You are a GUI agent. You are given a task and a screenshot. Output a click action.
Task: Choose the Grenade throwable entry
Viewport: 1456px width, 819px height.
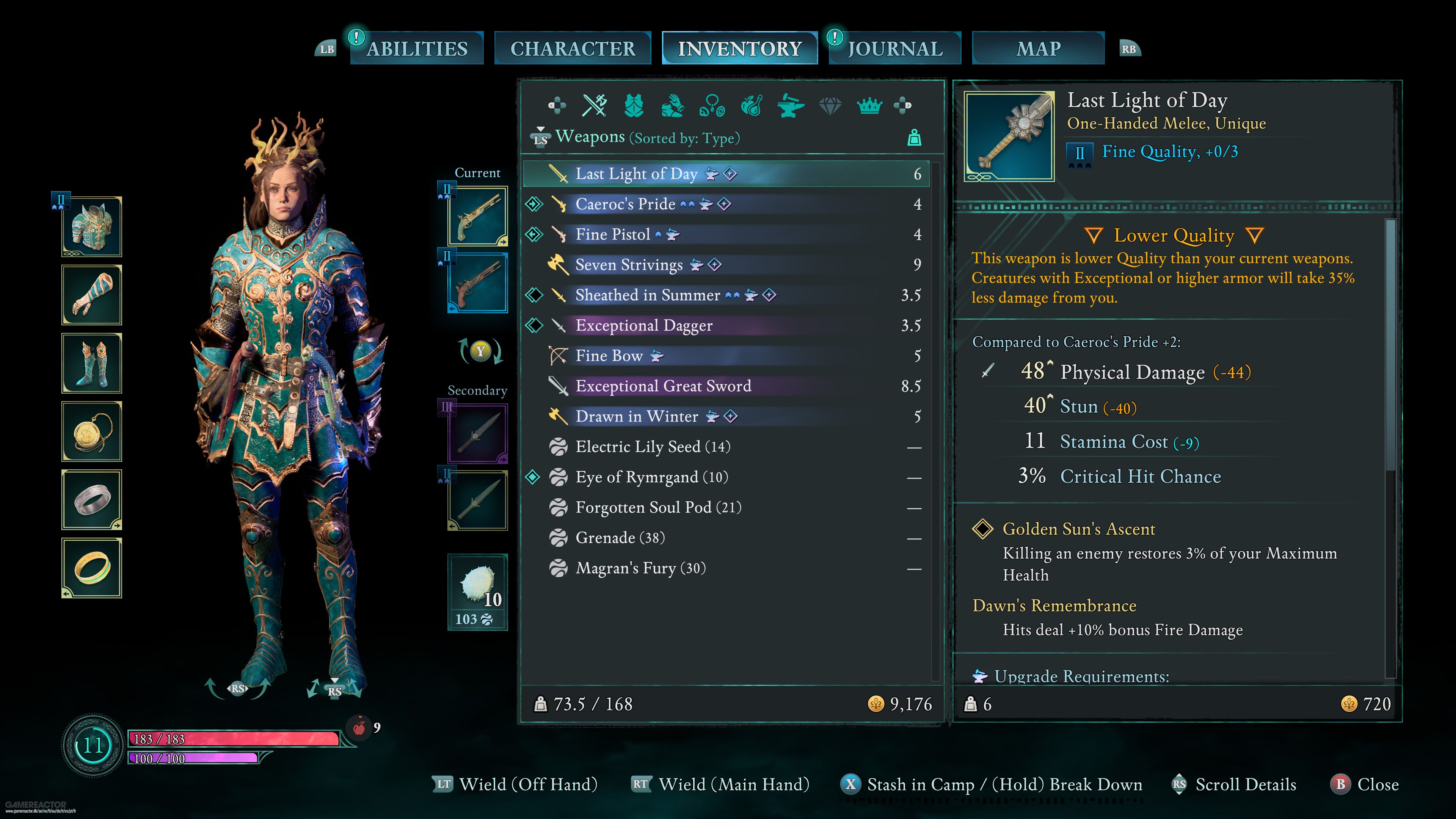tap(620, 538)
